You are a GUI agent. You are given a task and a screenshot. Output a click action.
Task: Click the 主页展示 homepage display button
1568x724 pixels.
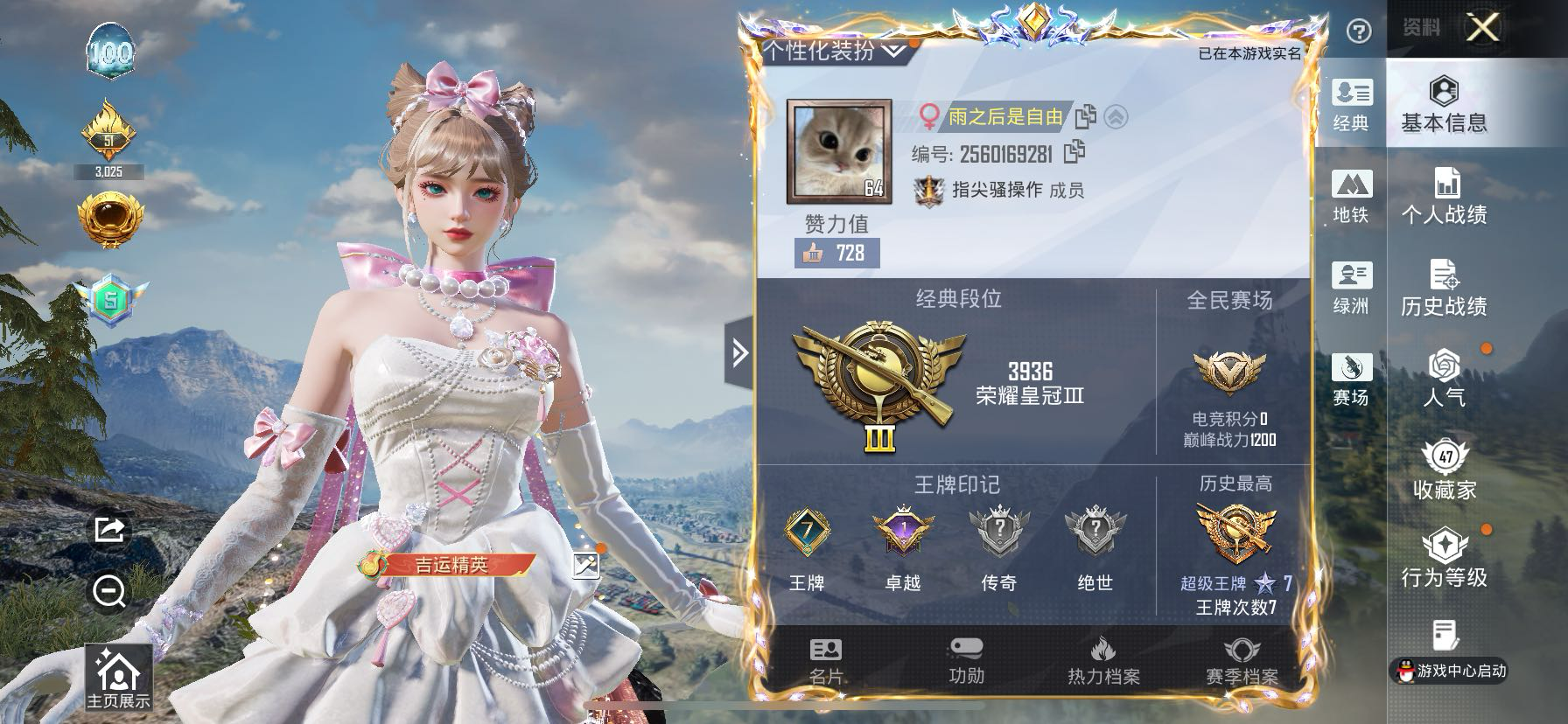pos(118,679)
